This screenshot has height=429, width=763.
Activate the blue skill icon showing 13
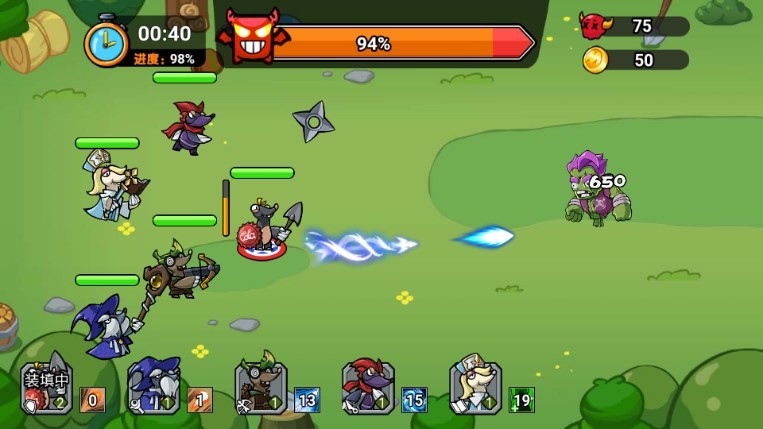307,400
